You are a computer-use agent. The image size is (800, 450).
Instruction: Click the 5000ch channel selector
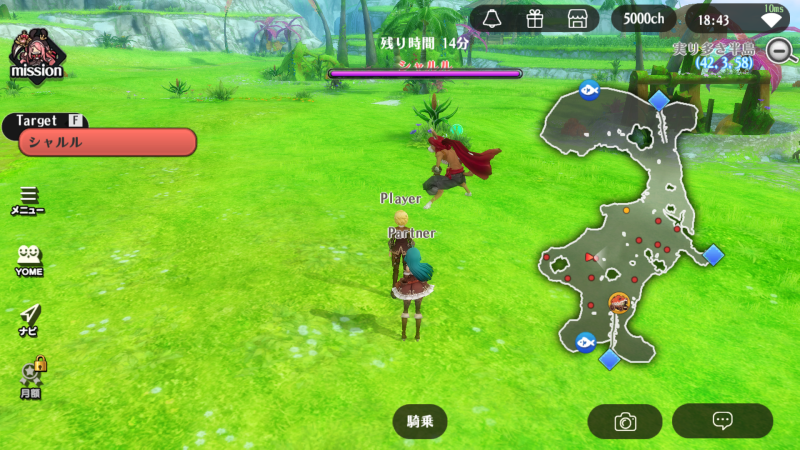click(643, 19)
